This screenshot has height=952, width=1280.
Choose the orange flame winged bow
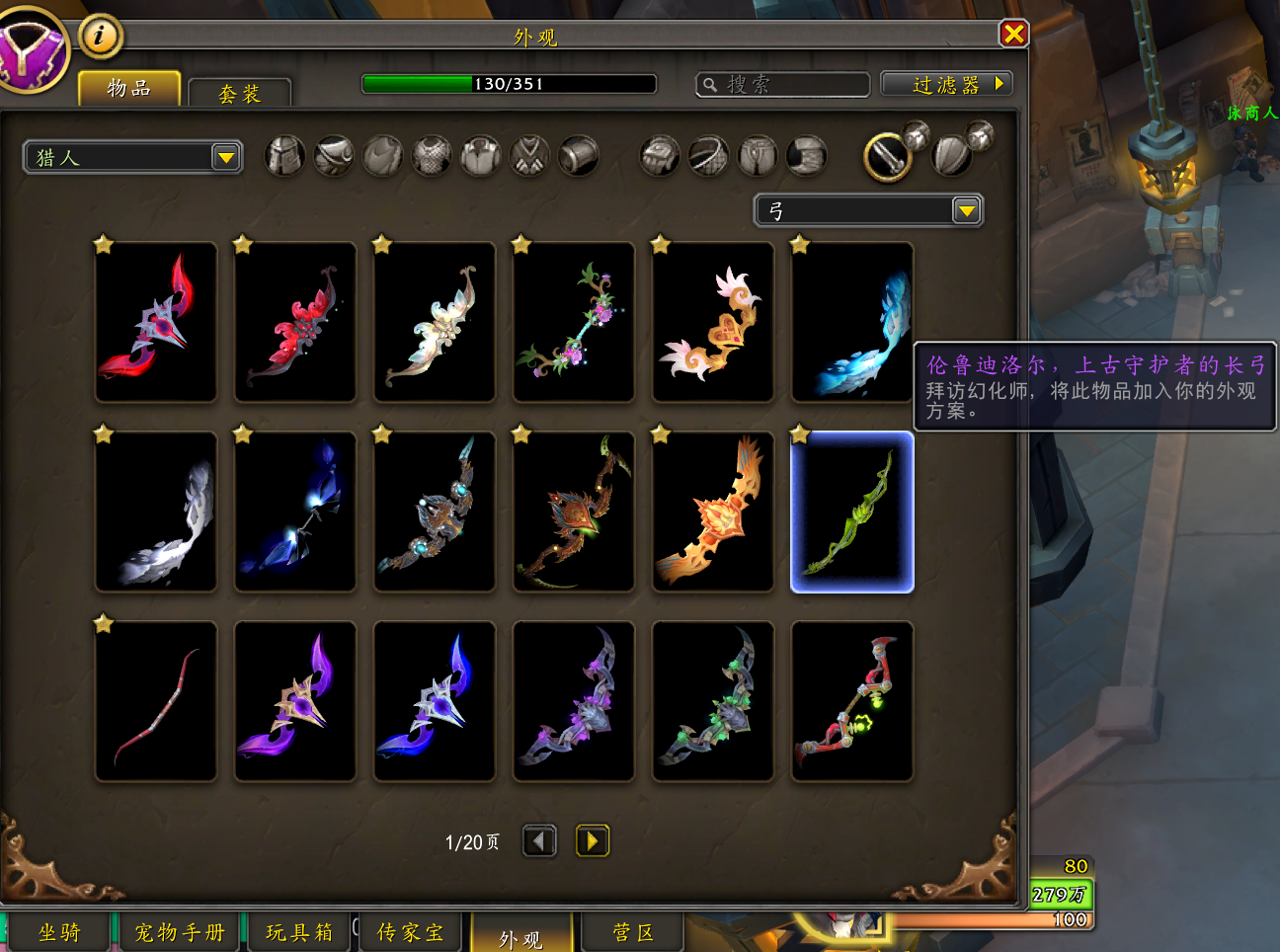pos(713,513)
